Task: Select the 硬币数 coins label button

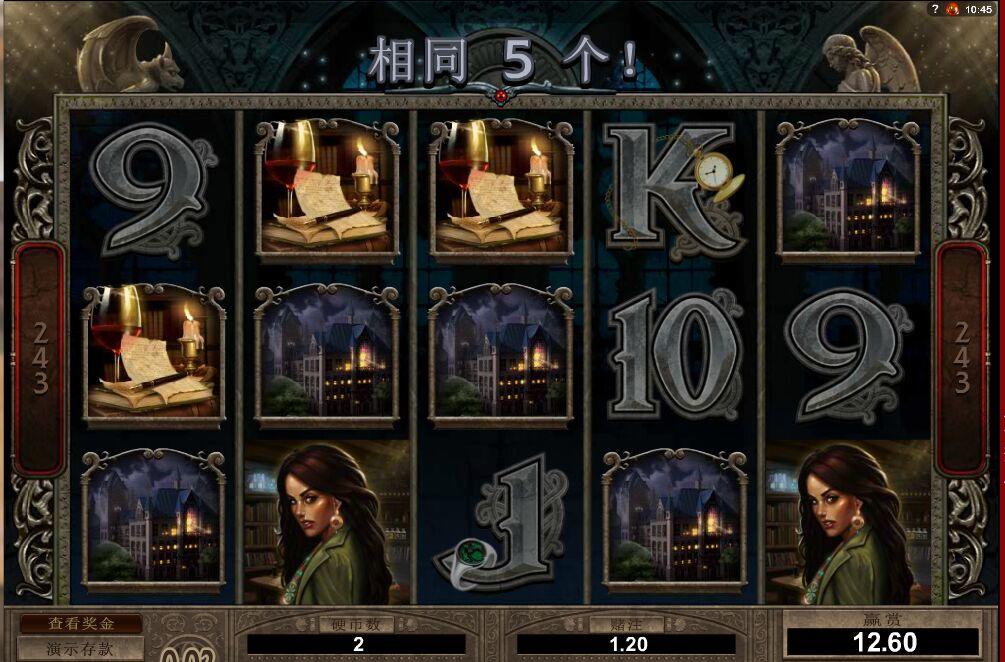Action: 355,624
